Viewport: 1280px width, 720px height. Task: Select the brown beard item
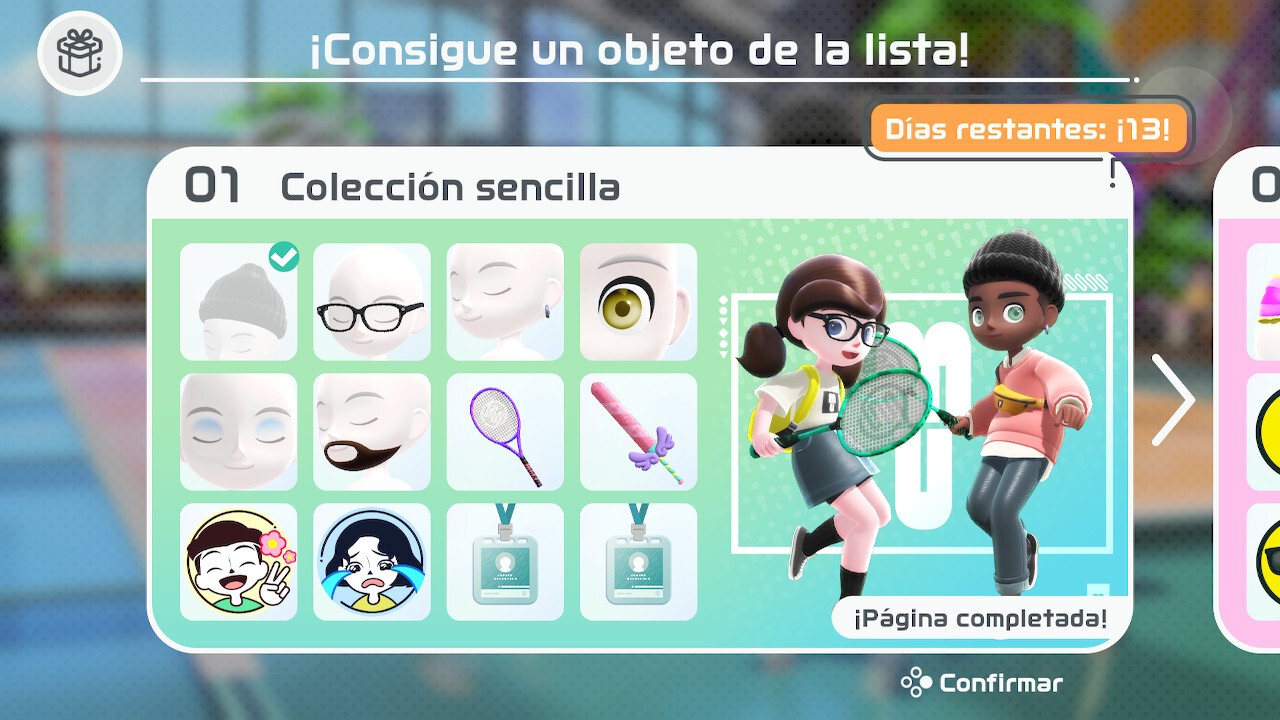coord(371,432)
